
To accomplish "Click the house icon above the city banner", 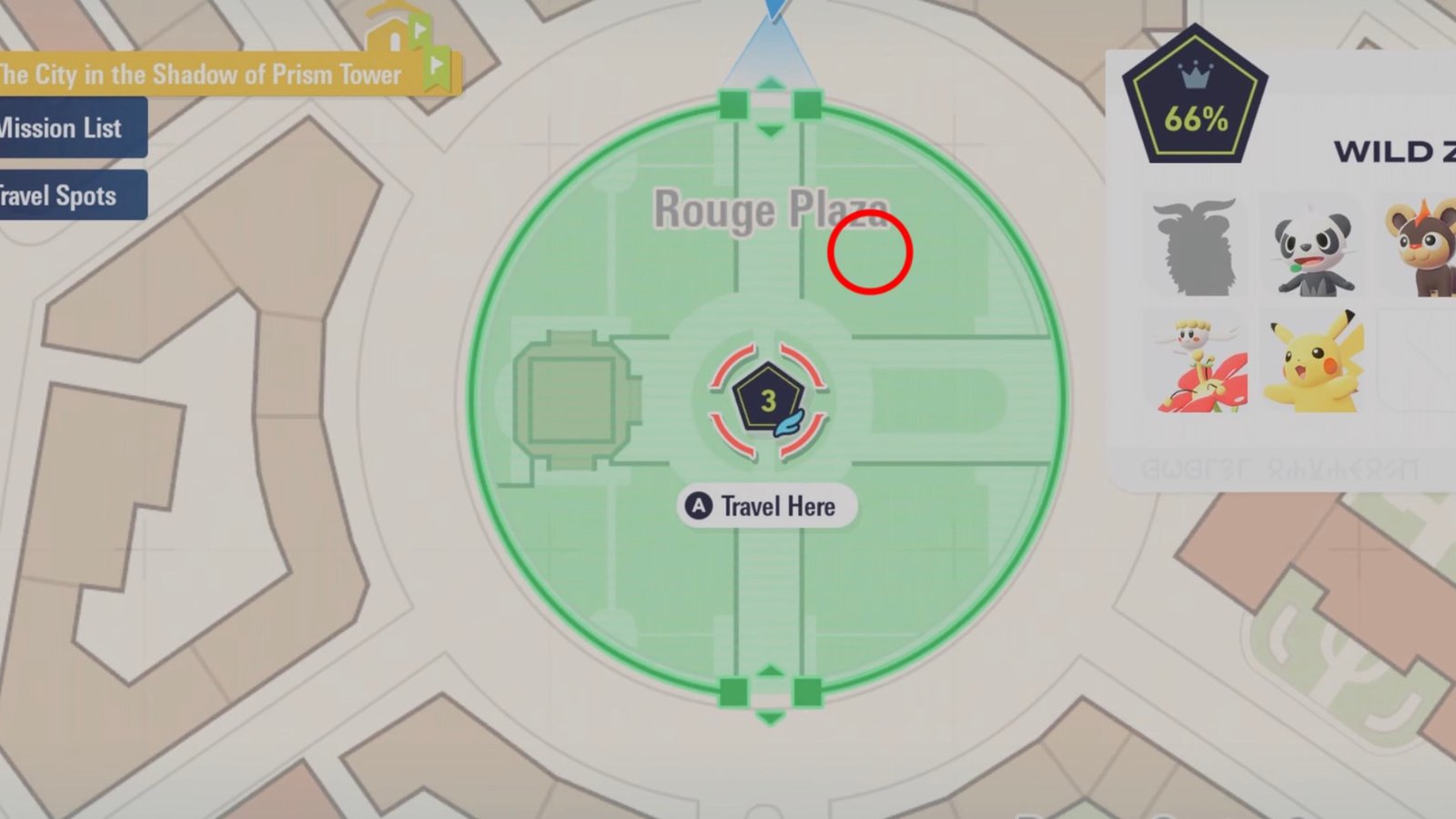I will tap(393, 36).
